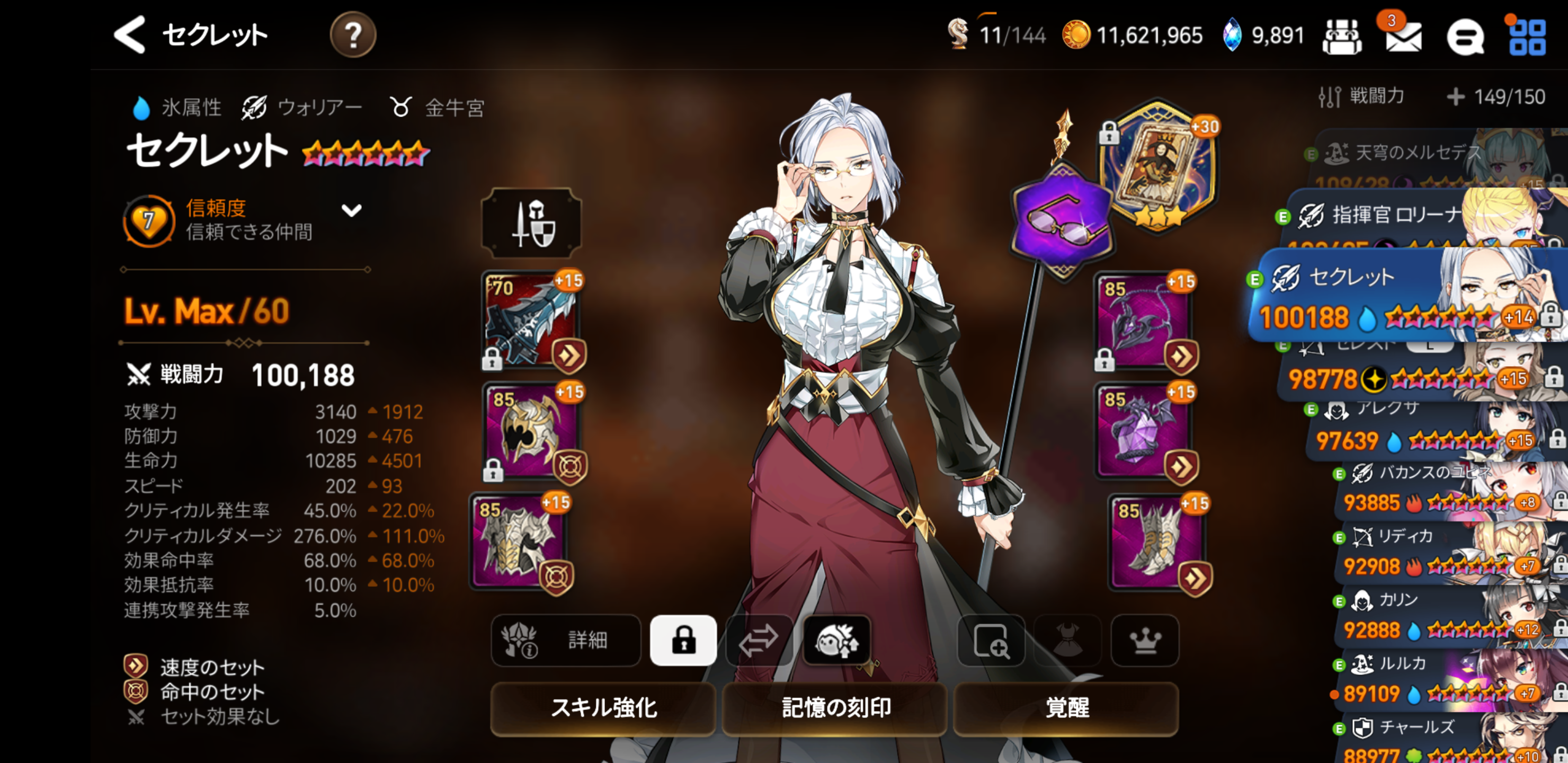Open the 覚醒 awakening menu
The image size is (1568, 763).
pyautogui.click(x=1066, y=707)
